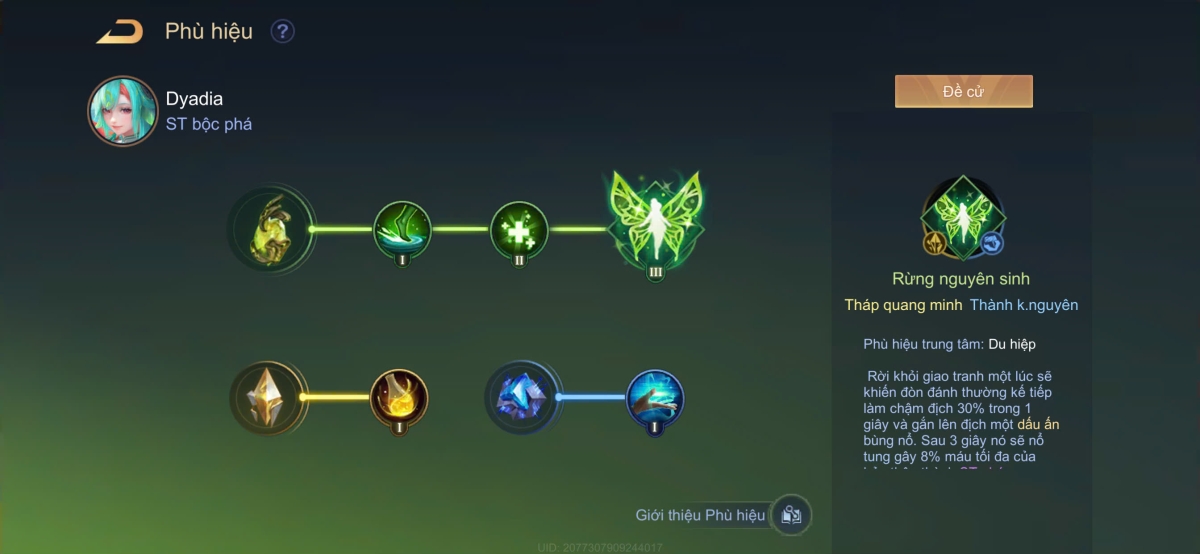1200x554 pixels.
Task: Choose the golden flame tier I rune
Action: click(399, 397)
